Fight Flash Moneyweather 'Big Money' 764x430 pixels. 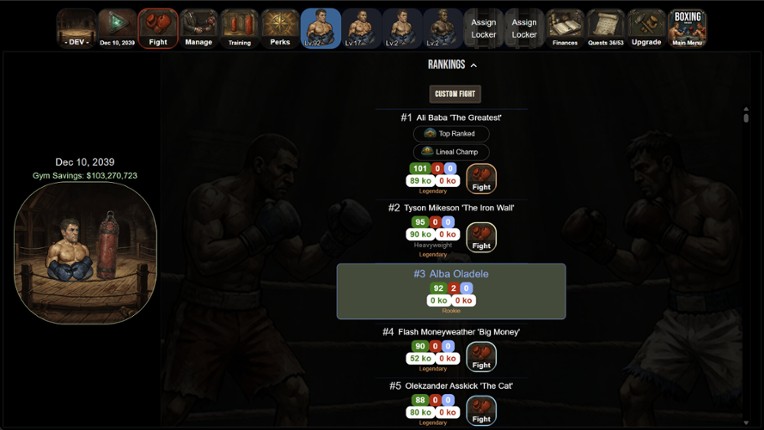[x=481, y=356]
